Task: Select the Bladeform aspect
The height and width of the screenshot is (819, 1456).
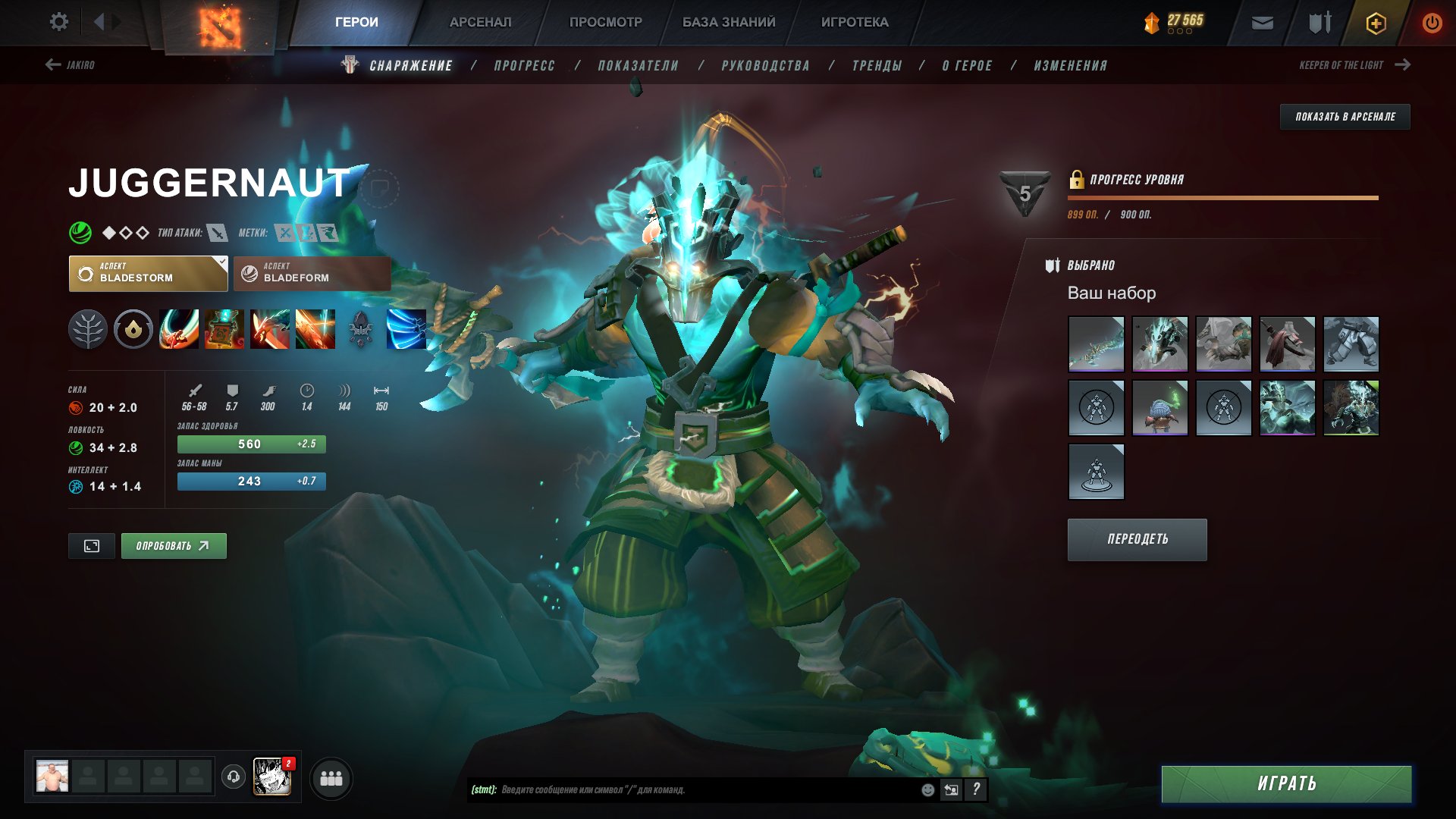Action: [x=311, y=273]
